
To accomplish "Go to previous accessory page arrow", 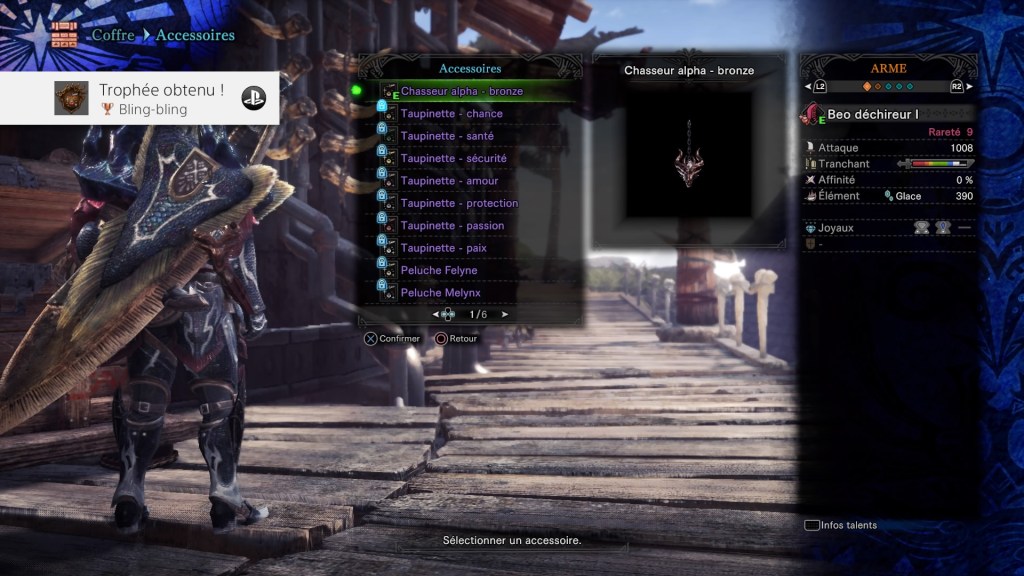I will coord(436,314).
